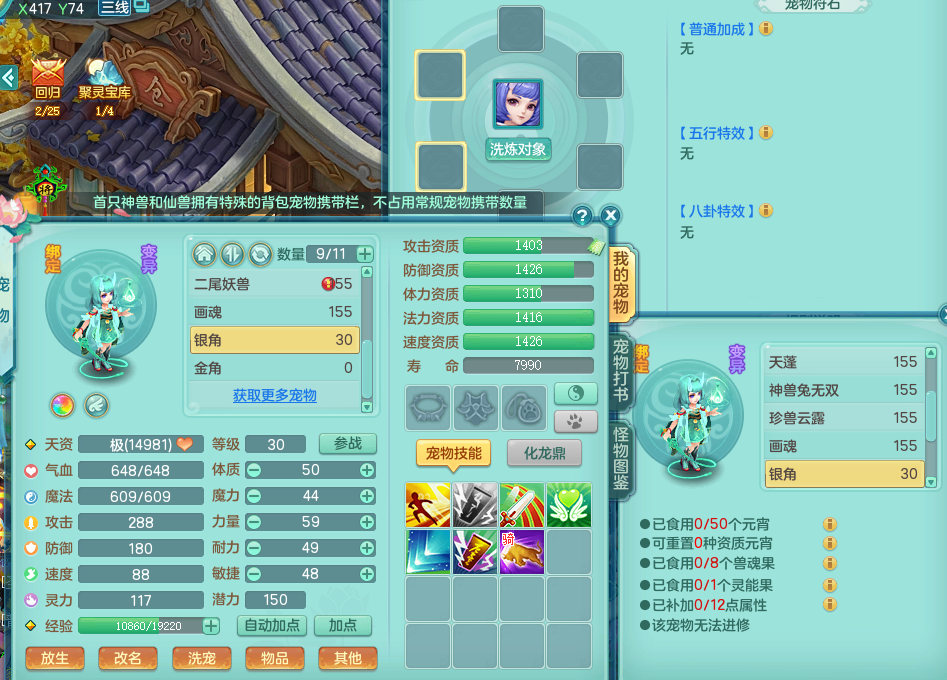Switch to the 化龙鼎 tab
Image resolution: width=947 pixels, height=680 pixels.
point(545,453)
